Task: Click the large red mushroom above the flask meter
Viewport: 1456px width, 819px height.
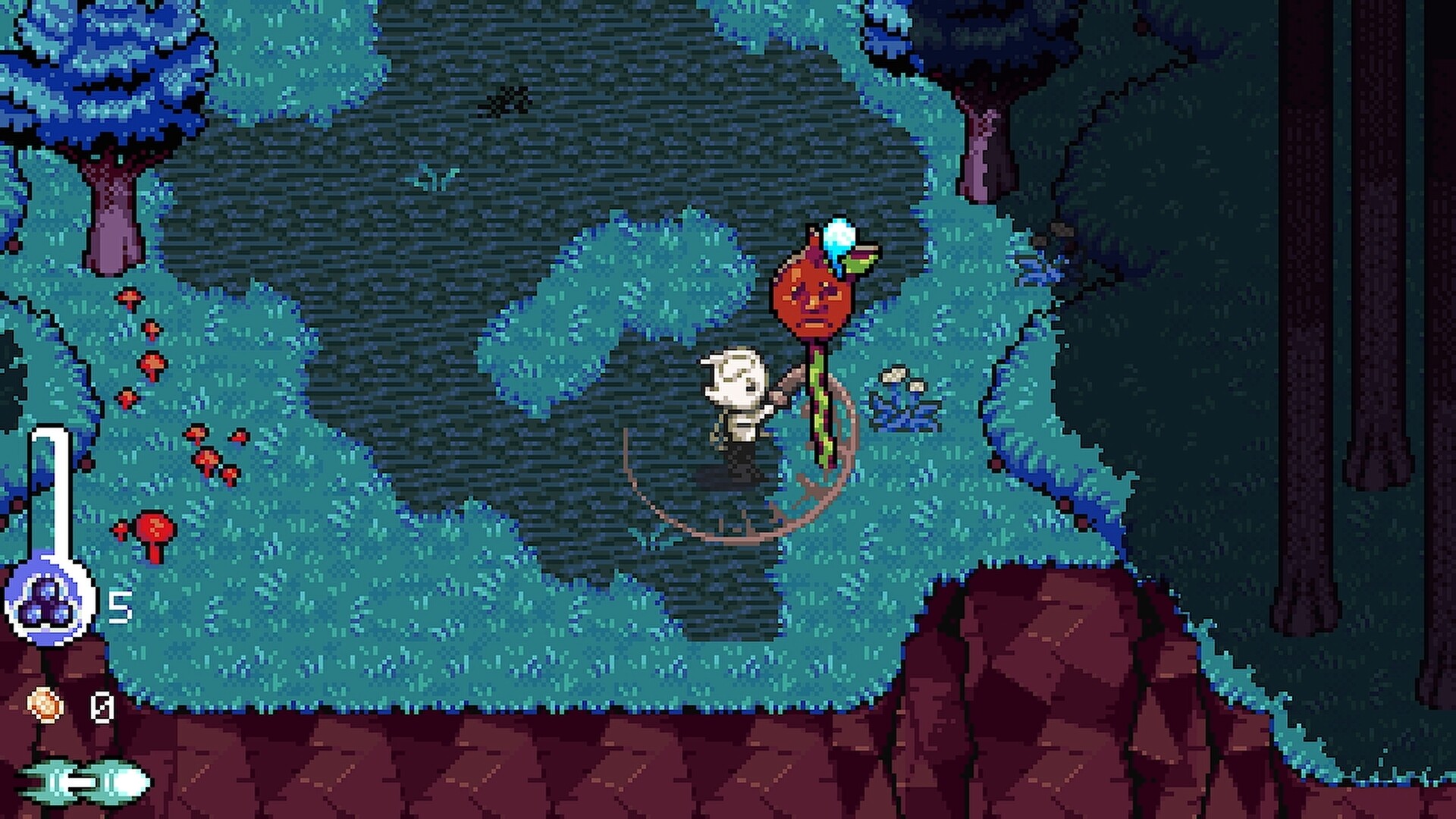Action: coord(155,526)
